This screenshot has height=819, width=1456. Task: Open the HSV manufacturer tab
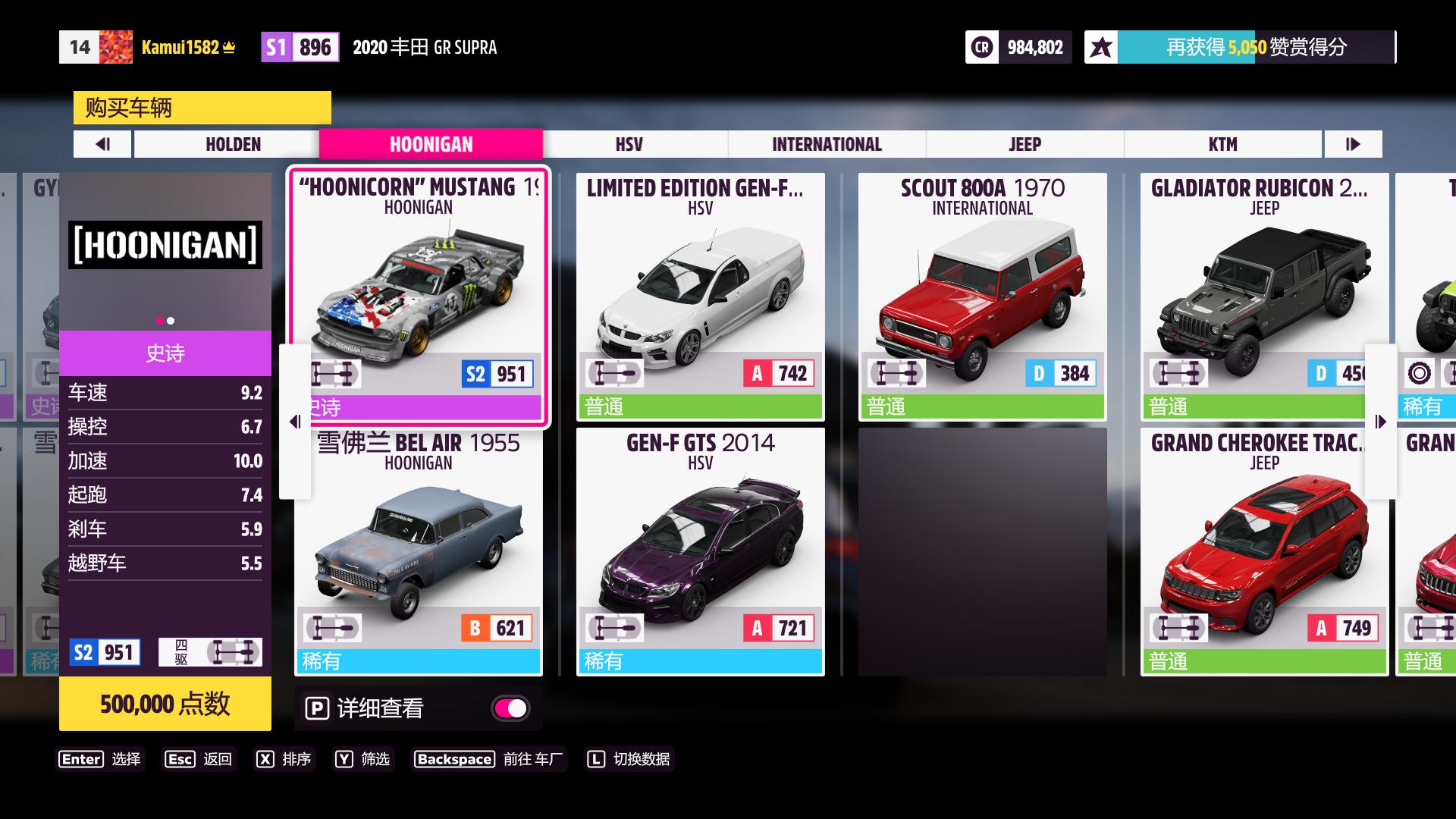(x=629, y=144)
